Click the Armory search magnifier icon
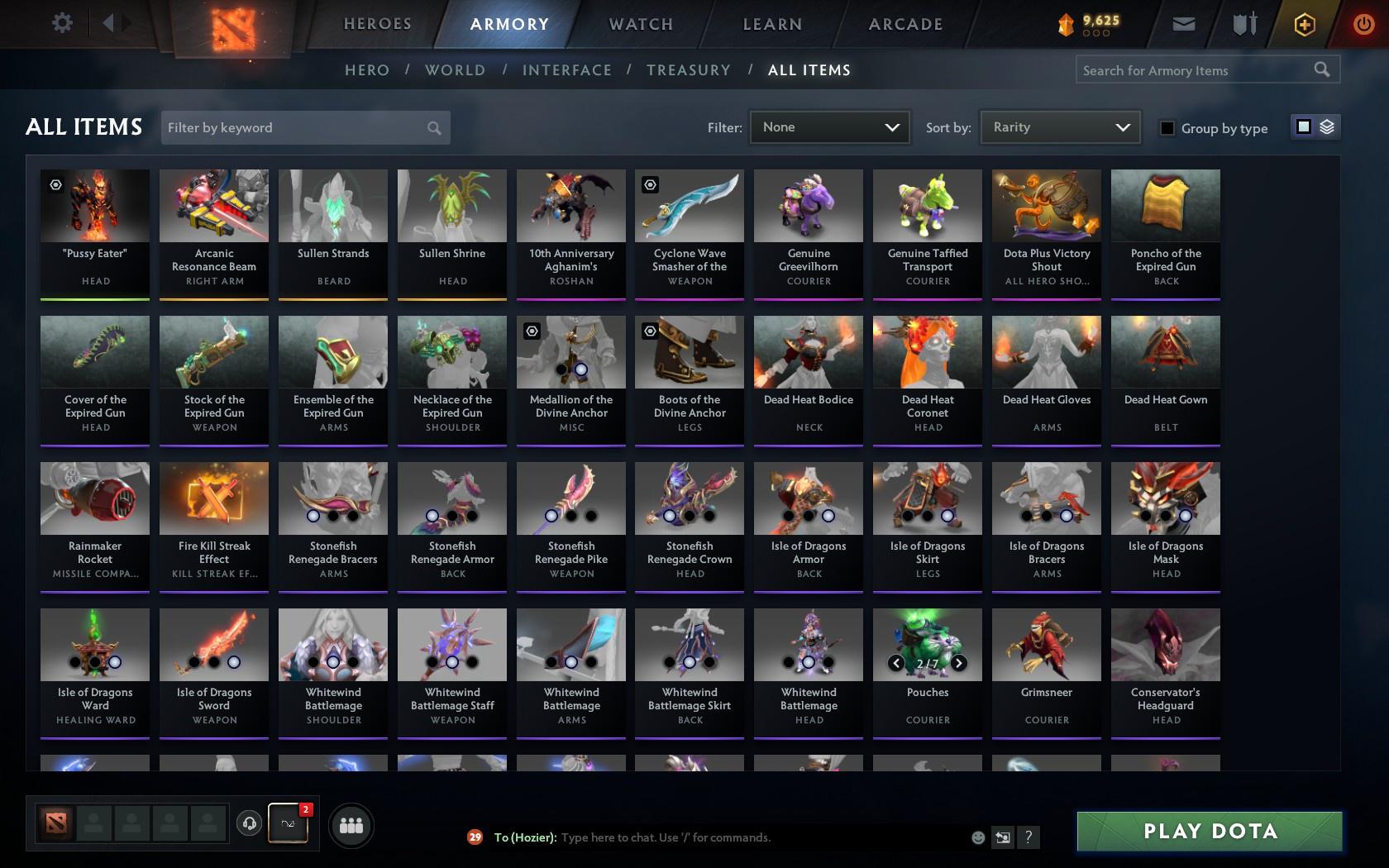Viewport: 1389px width, 868px height. [1320, 69]
